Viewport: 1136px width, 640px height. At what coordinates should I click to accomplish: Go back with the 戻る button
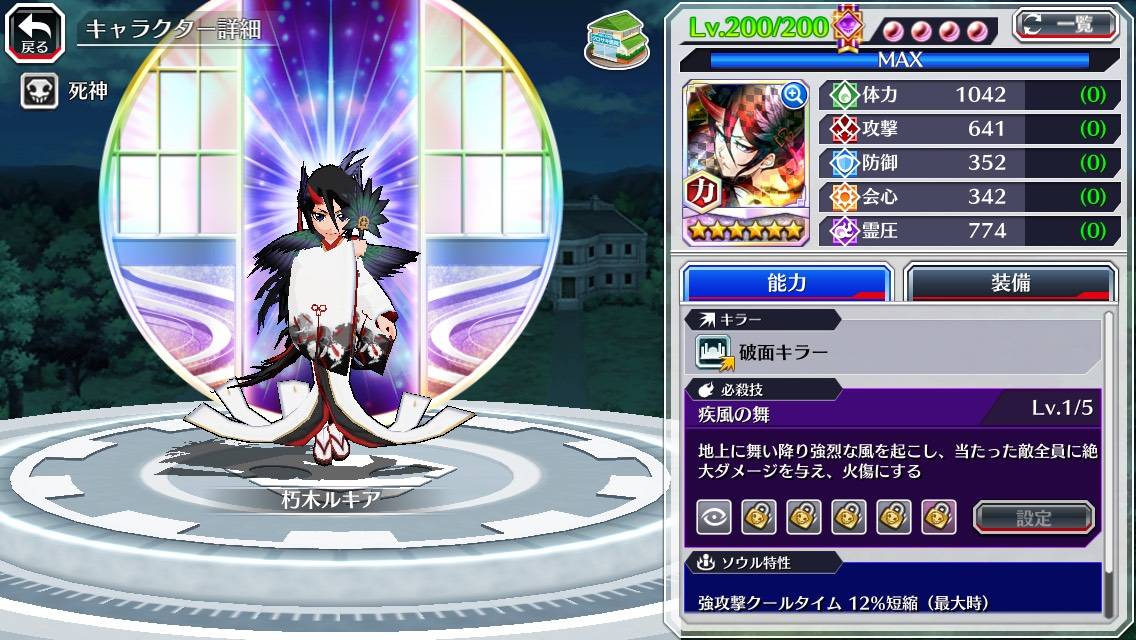(35, 31)
